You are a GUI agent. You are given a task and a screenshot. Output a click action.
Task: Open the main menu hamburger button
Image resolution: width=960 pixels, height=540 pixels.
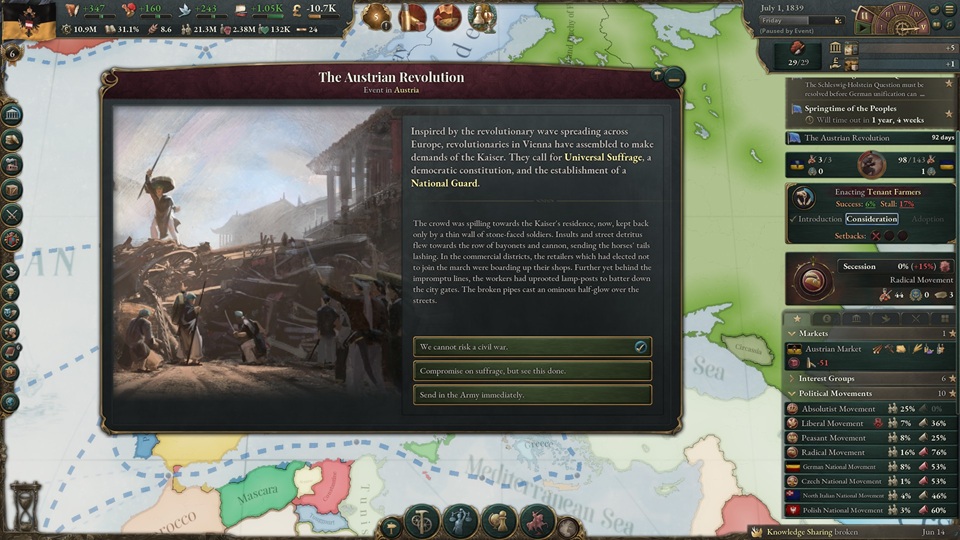(x=948, y=9)
